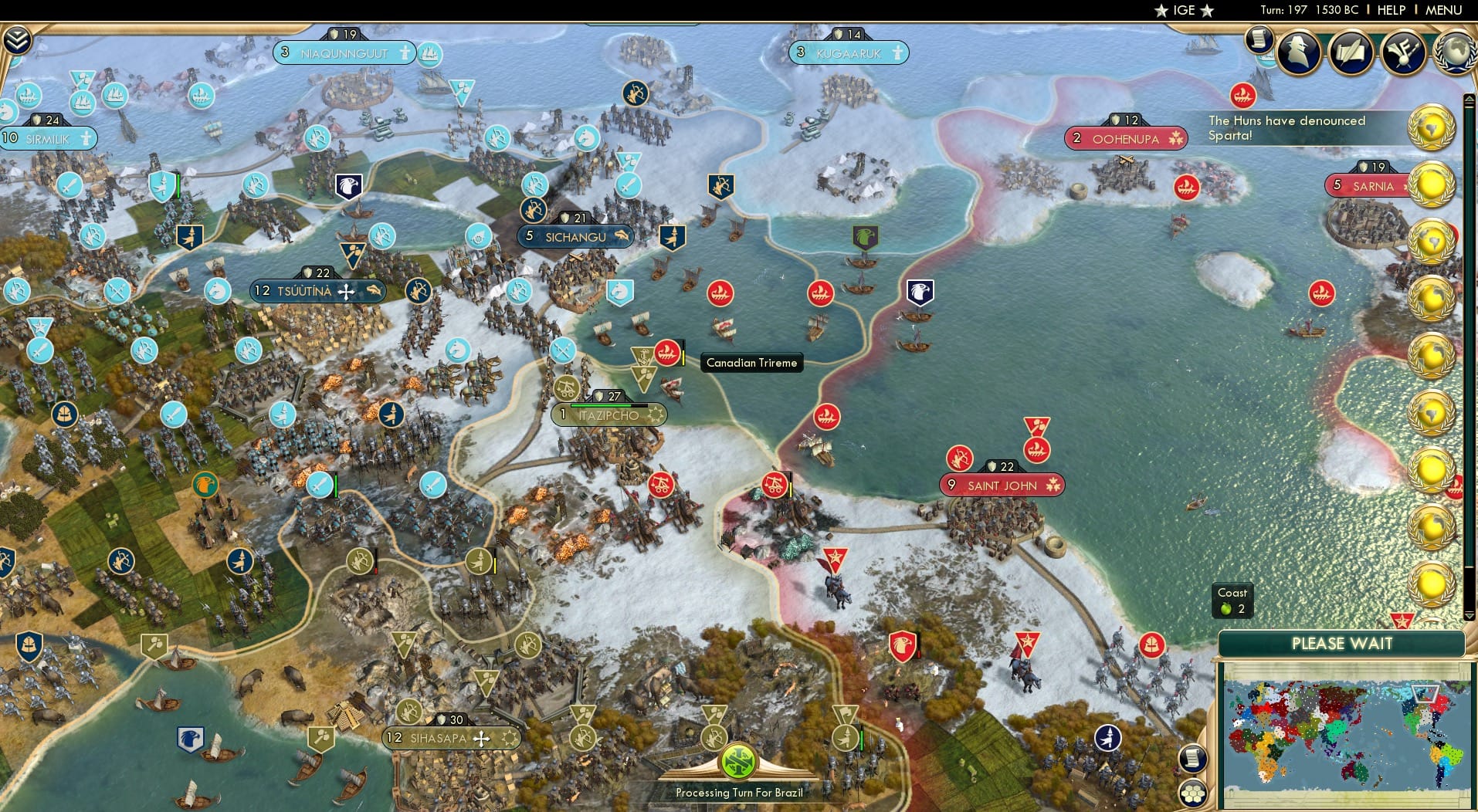The image size is (1478, 812).
Task: Open the unit log scroll above the hex icon
Action: click(1192, 760)
